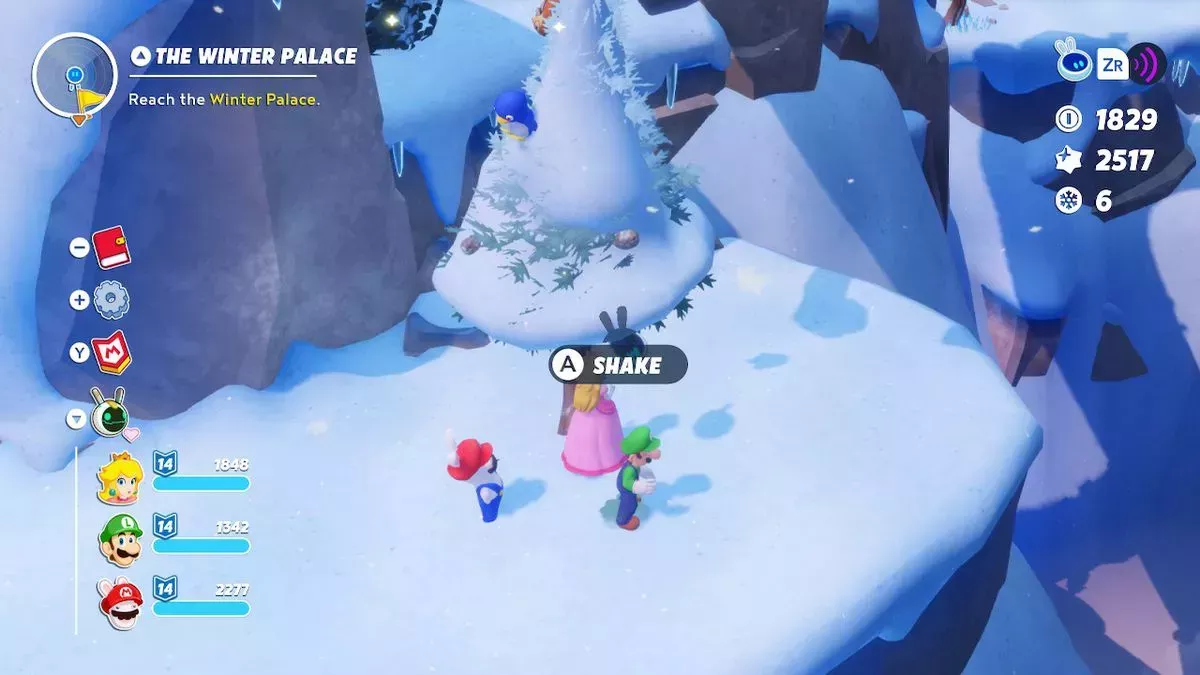The width and height of the screenshot is (1200, 675).
Task: Open the gear settings icon
Action: click(111, 299)
